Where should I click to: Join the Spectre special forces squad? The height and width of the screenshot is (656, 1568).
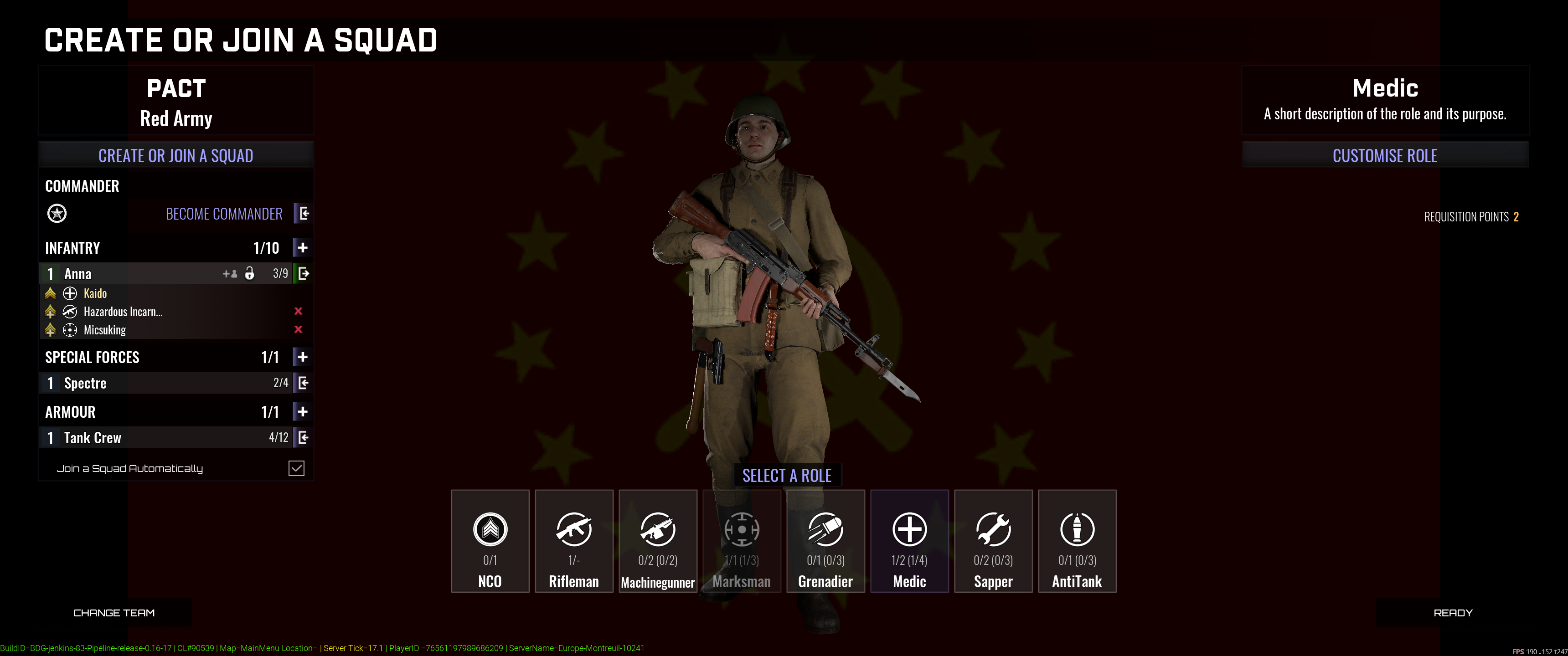tap(303, 383)
